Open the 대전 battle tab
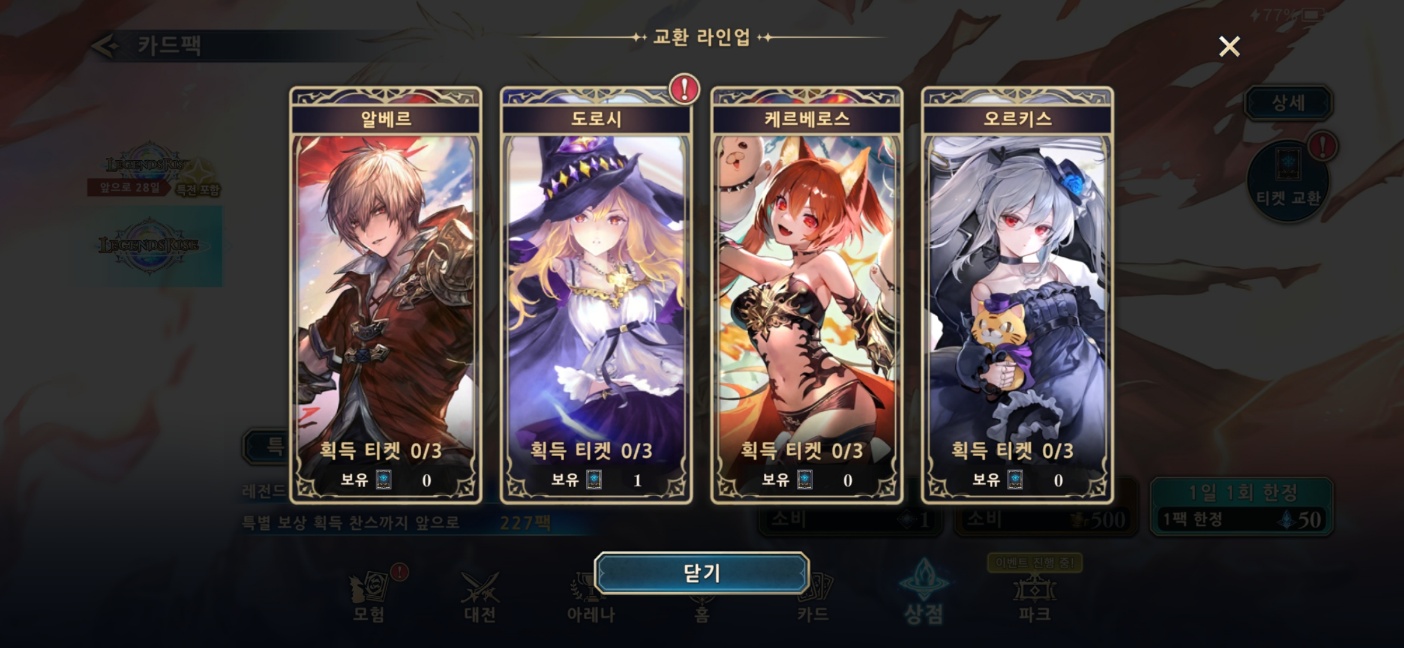This screenshot has width=1404, height=648. (x=480, y=598)
